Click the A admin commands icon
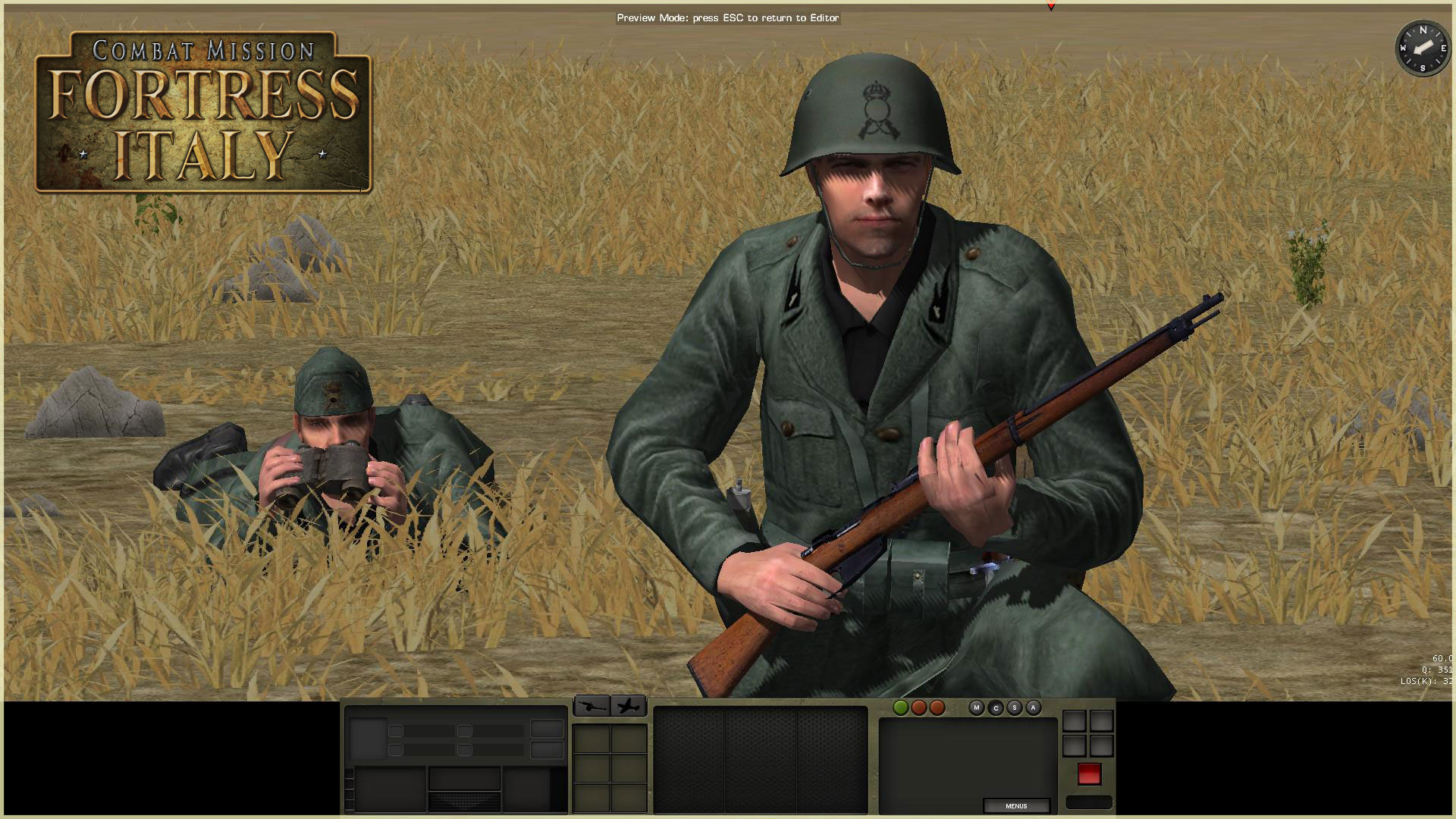Viewport: 1456px width, 819px height. pos(1033,707)
